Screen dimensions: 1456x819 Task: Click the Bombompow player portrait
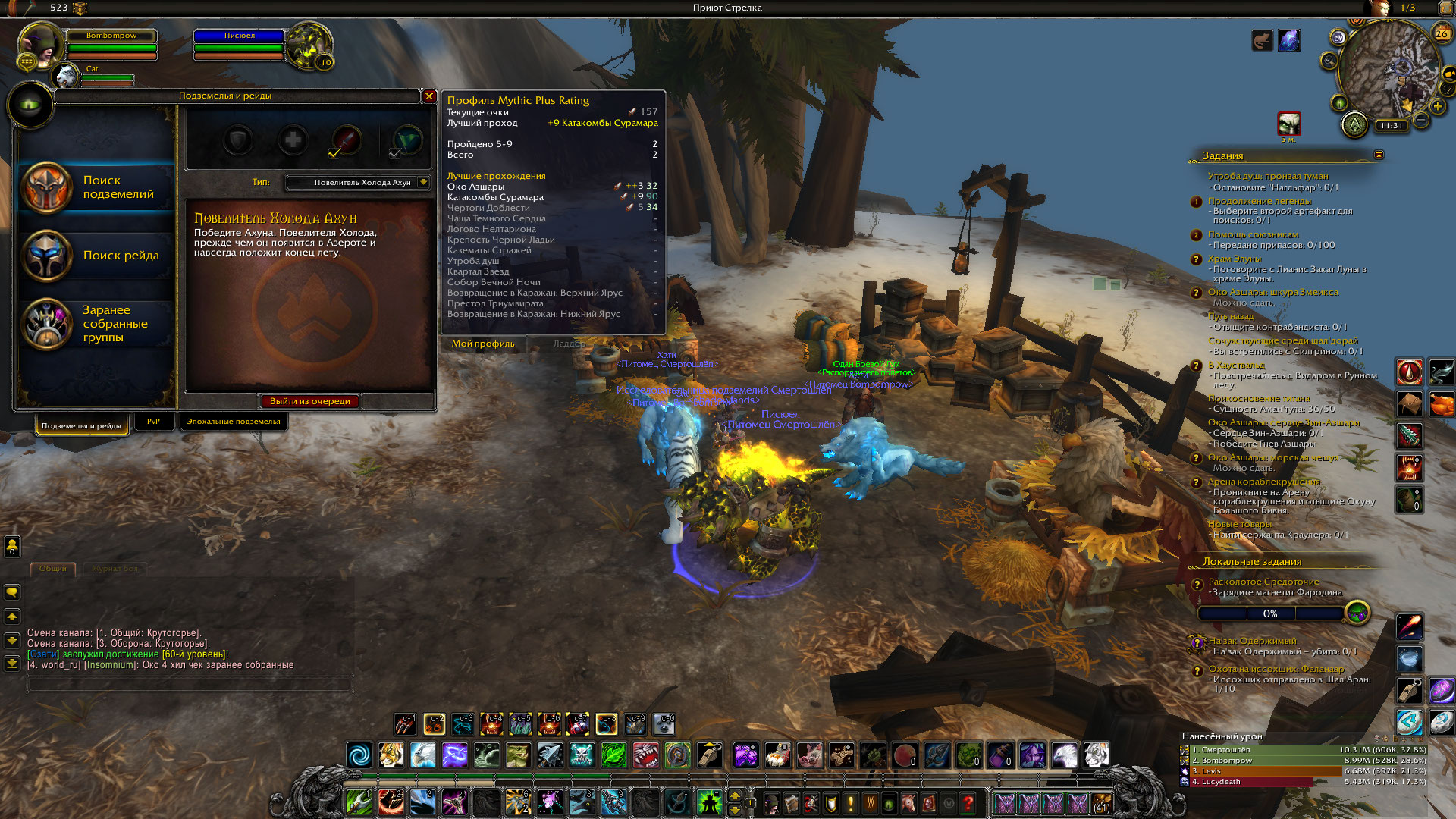pos(40,45)
